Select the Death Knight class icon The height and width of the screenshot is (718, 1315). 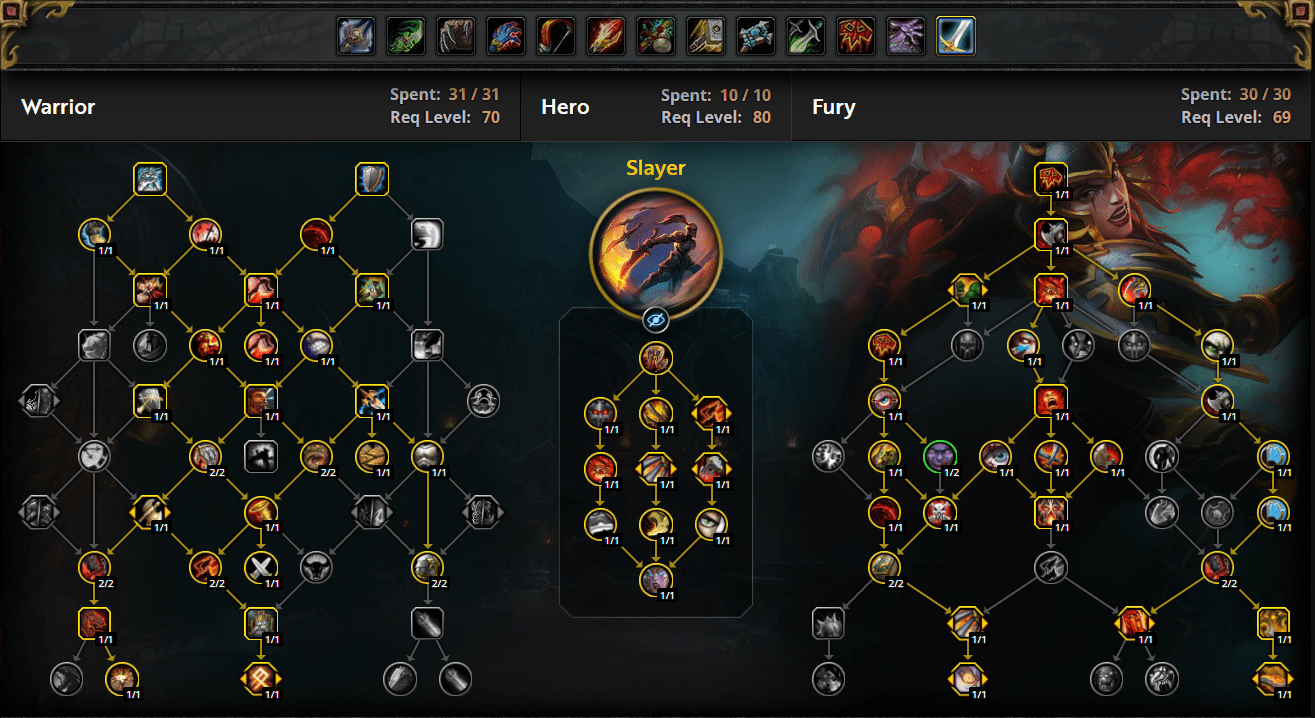356,36
